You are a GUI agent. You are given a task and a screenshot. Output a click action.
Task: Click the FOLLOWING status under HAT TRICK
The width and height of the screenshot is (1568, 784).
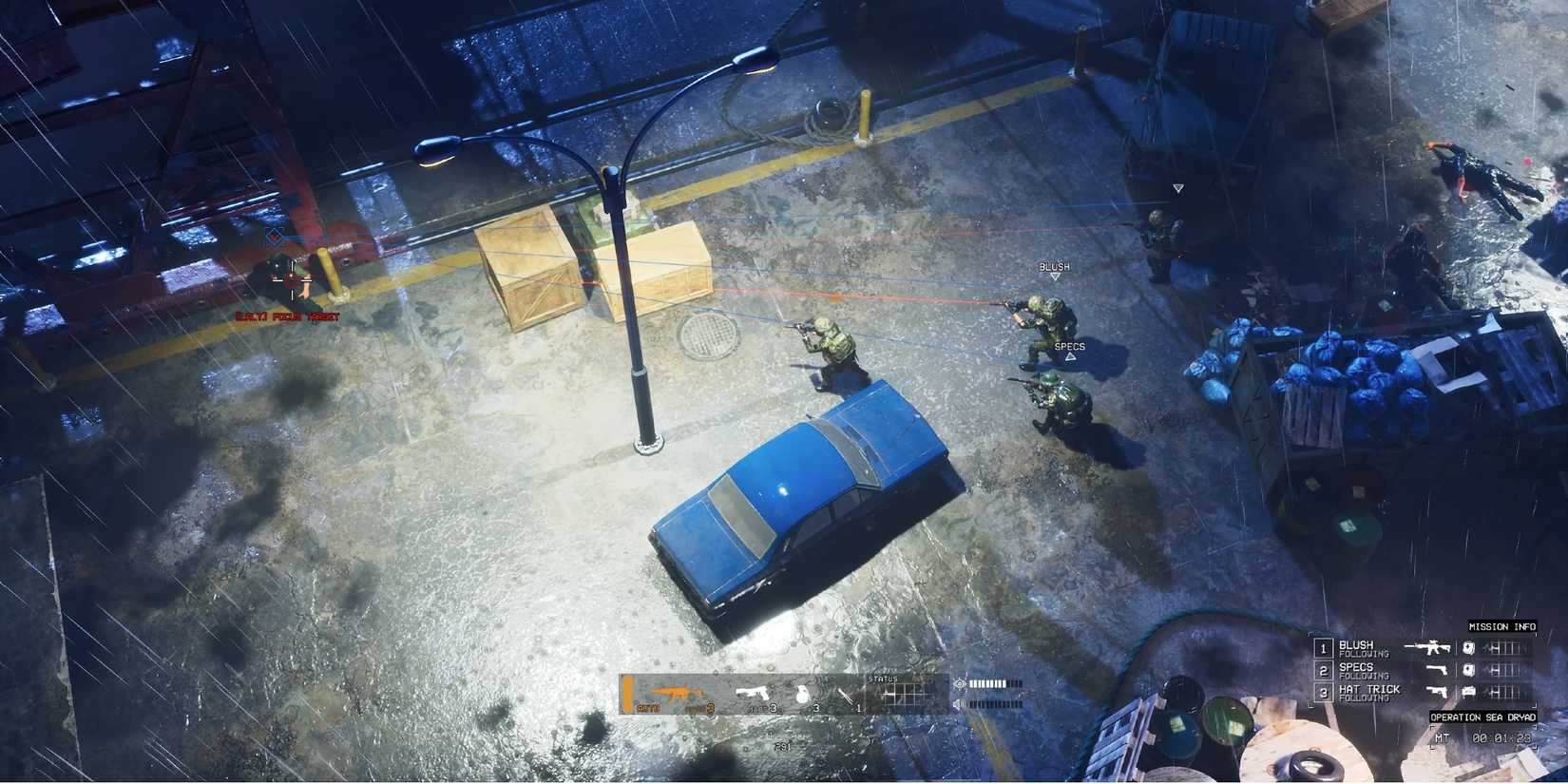pos(1365,697)
